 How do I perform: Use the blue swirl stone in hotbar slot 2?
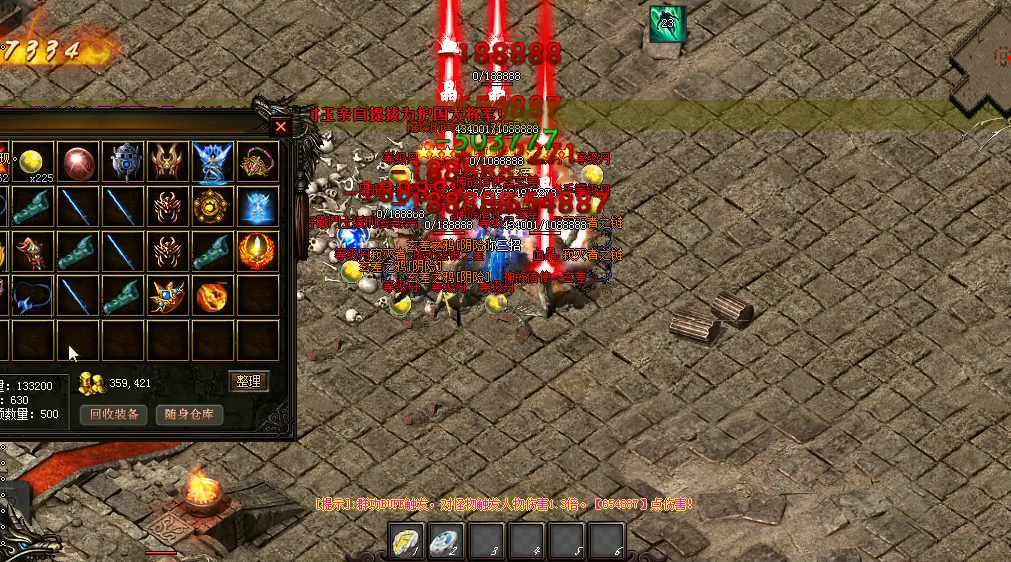click(x=446, y=541)
